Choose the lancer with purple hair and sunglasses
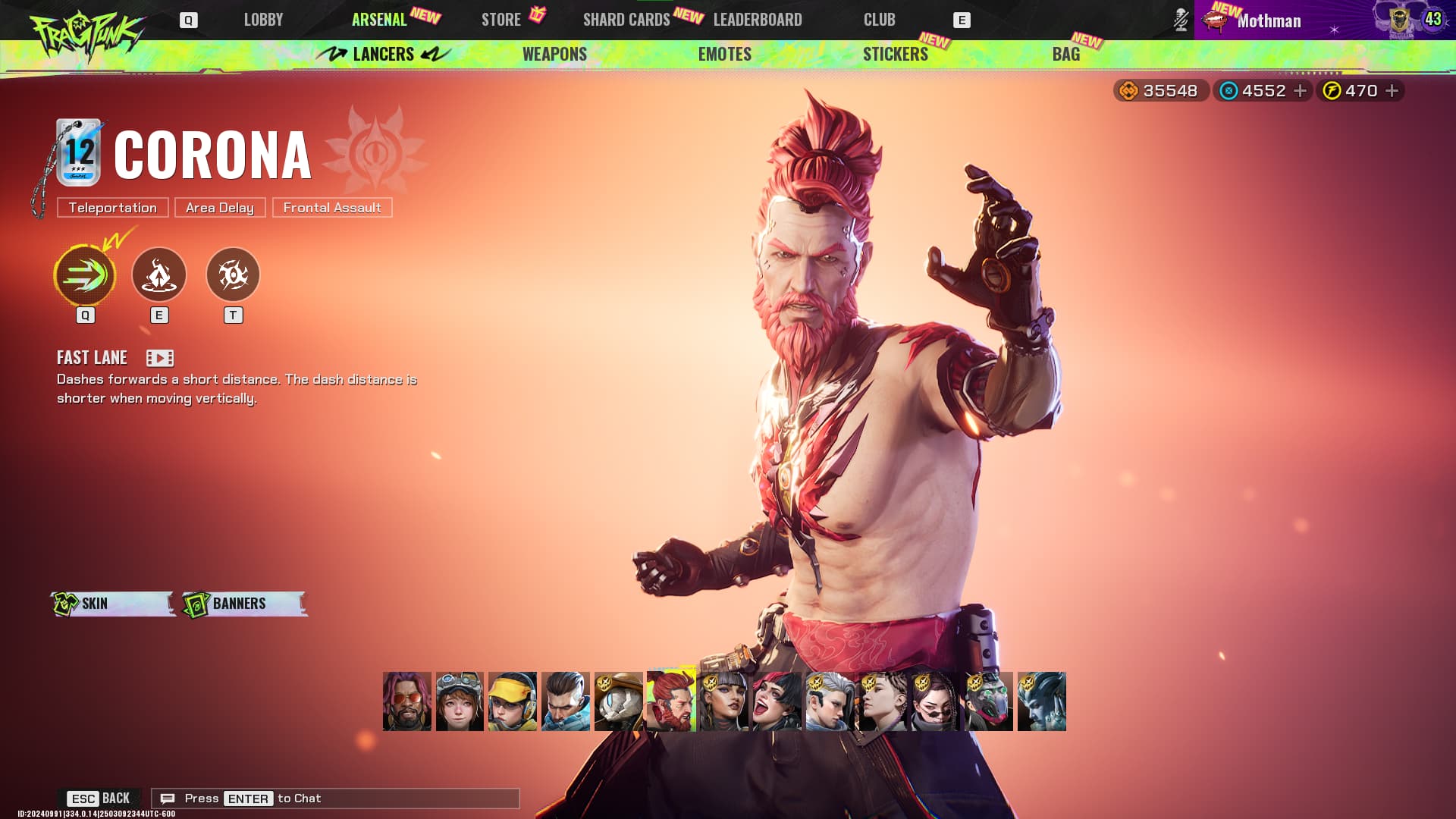 tap(407, 701)
